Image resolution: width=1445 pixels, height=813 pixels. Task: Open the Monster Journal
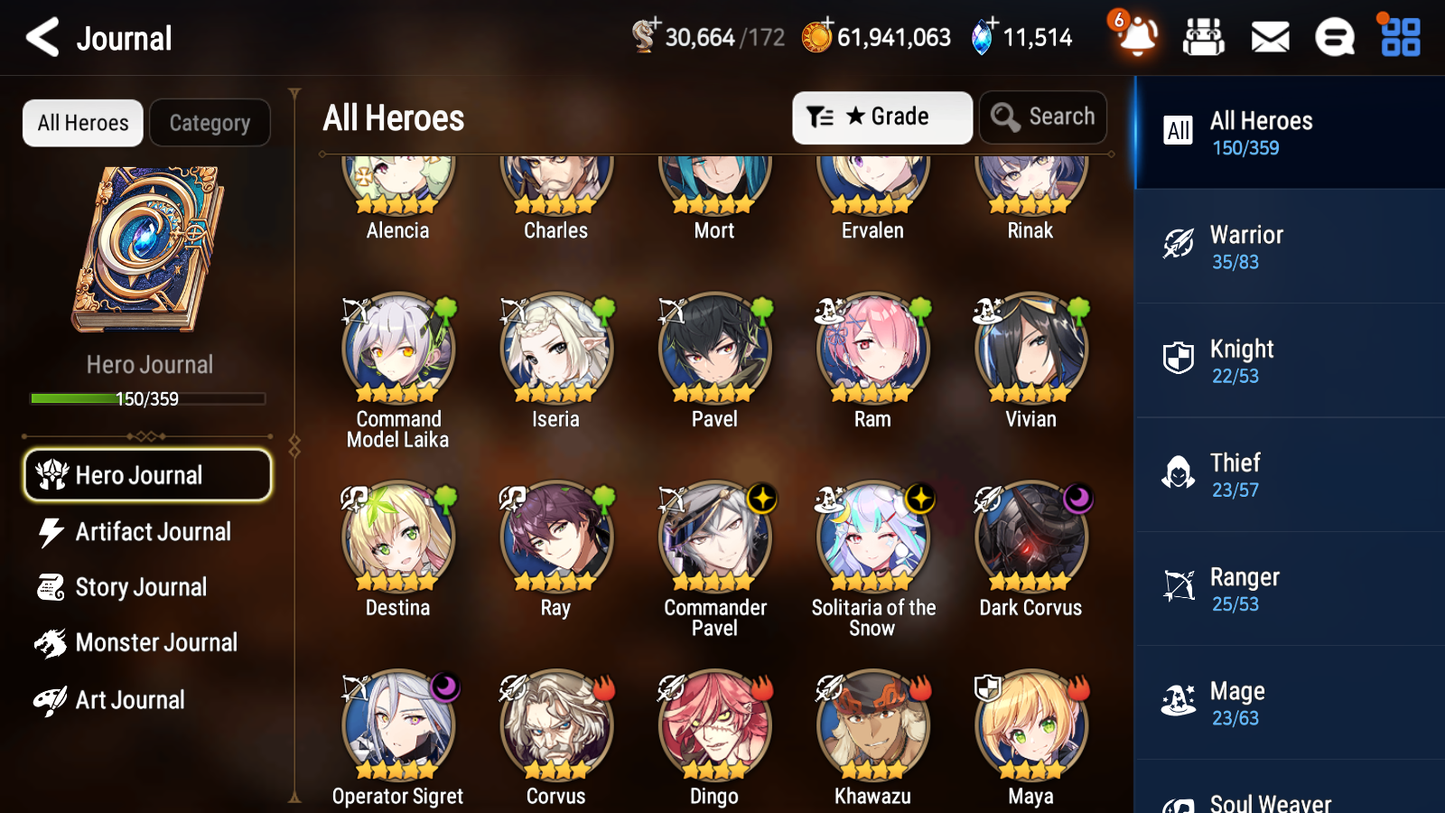157,643
